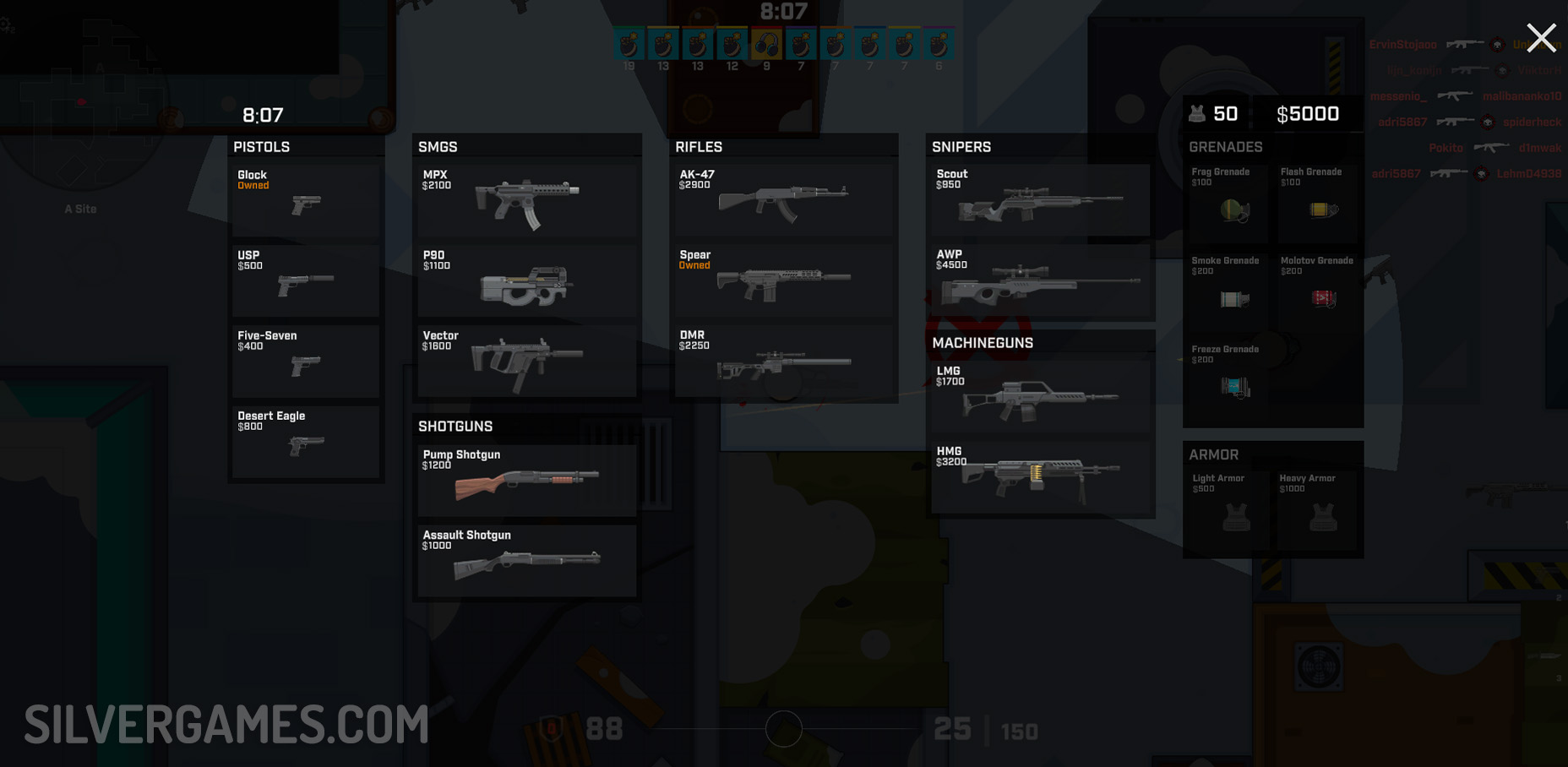1568x767 pixels.
Task: Buy the USP pistol for $500
Action: [306, 281]
